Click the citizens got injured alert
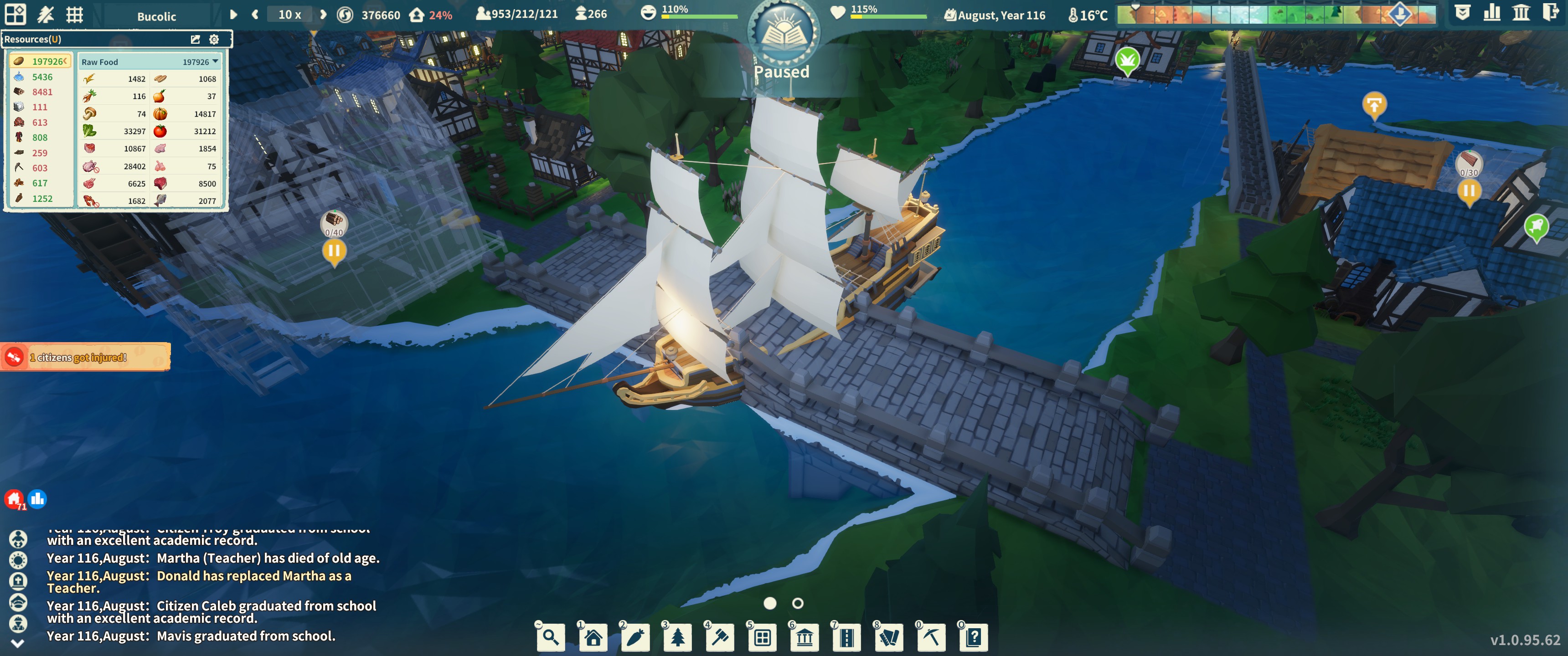 tap(85, 357)
